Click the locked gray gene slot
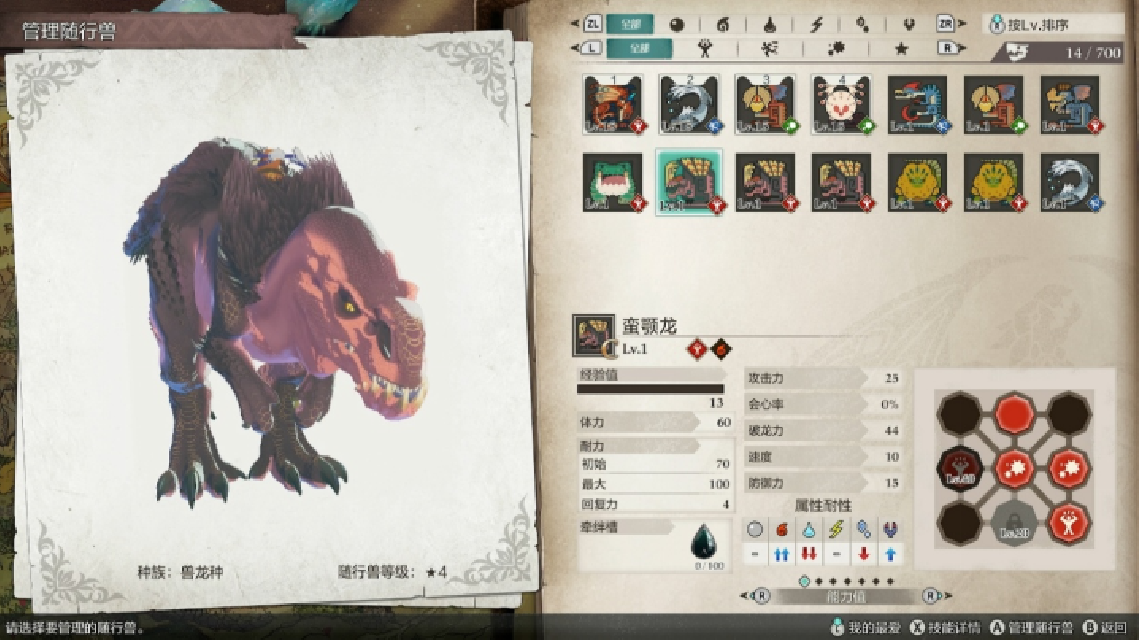The height and width of the screenshot is (640, 1141). pyautogui.click(x=1013, y=520)
